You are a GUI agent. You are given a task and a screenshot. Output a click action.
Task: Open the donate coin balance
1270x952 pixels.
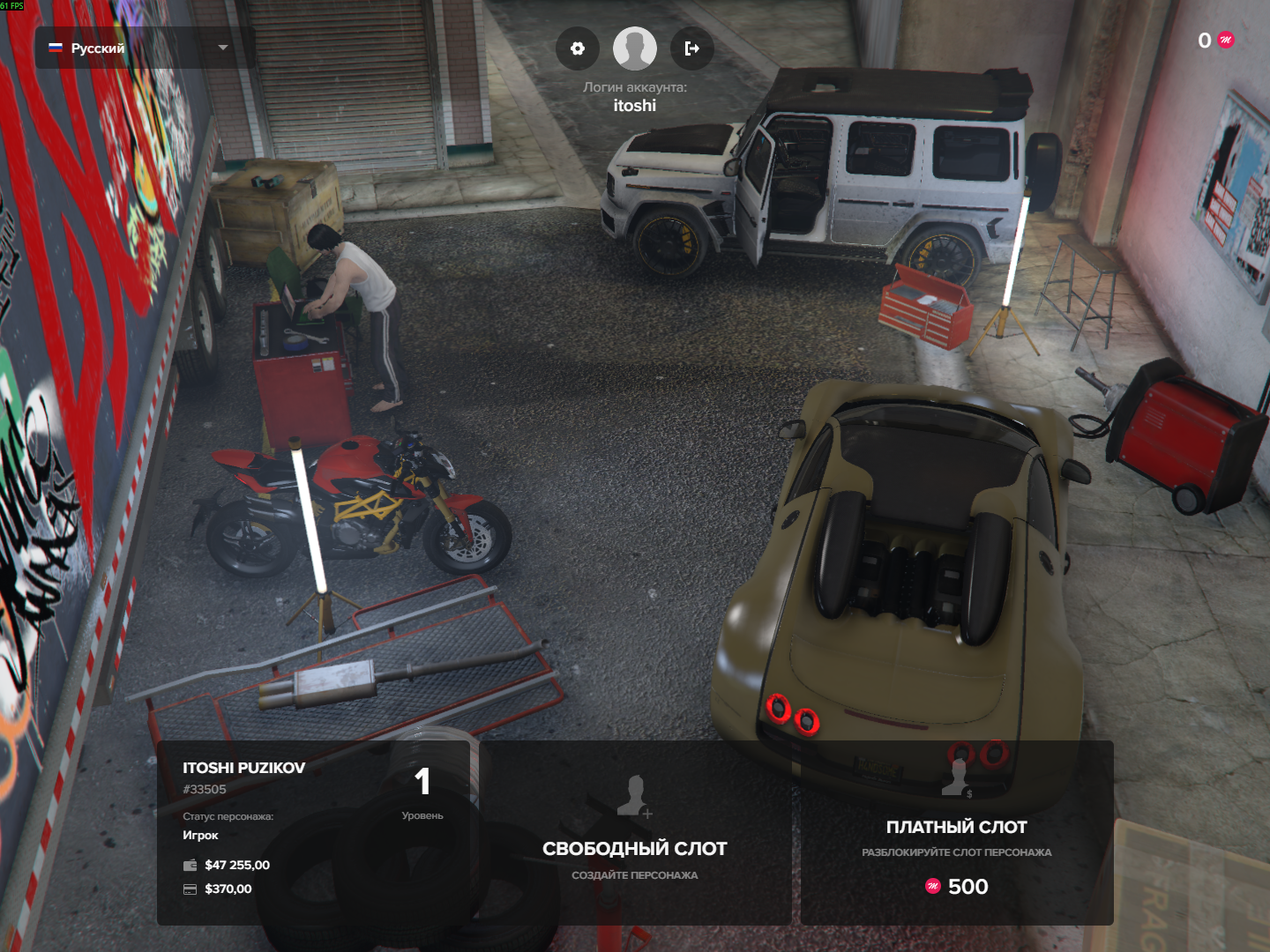[1215, 41]
